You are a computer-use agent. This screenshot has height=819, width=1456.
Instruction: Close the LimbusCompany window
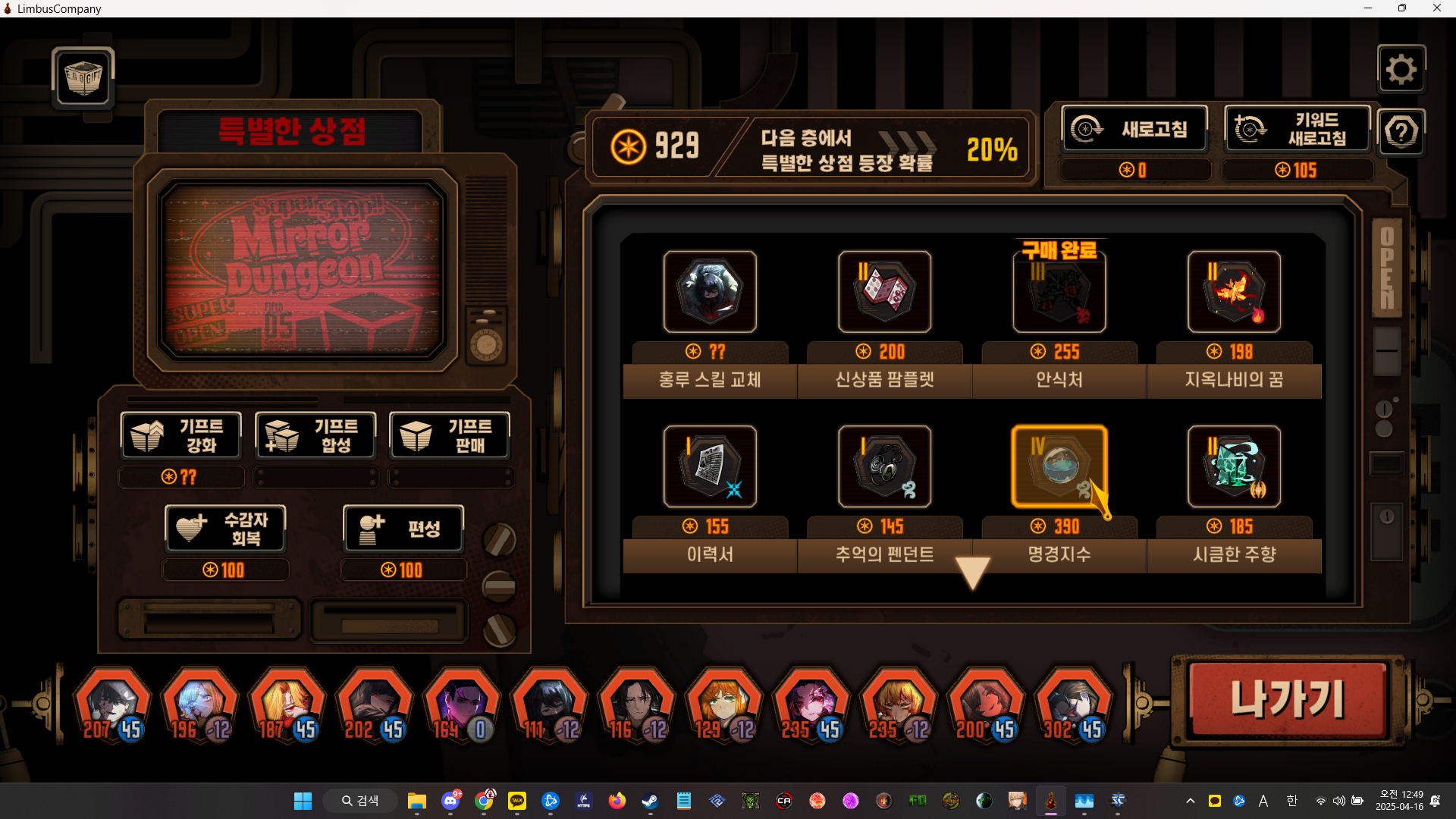coord(1436,8)
